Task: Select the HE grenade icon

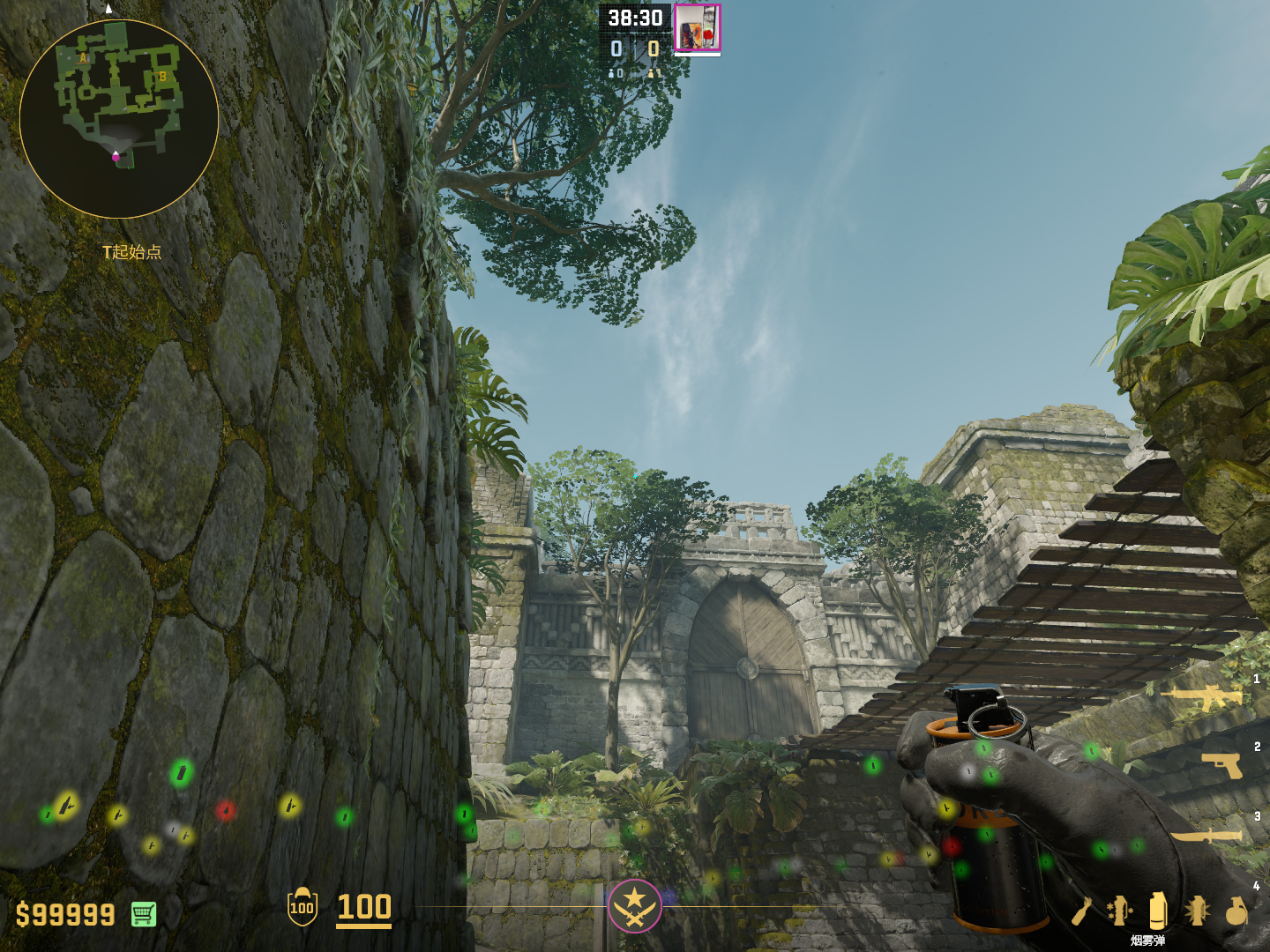Action: point(1236,910)
